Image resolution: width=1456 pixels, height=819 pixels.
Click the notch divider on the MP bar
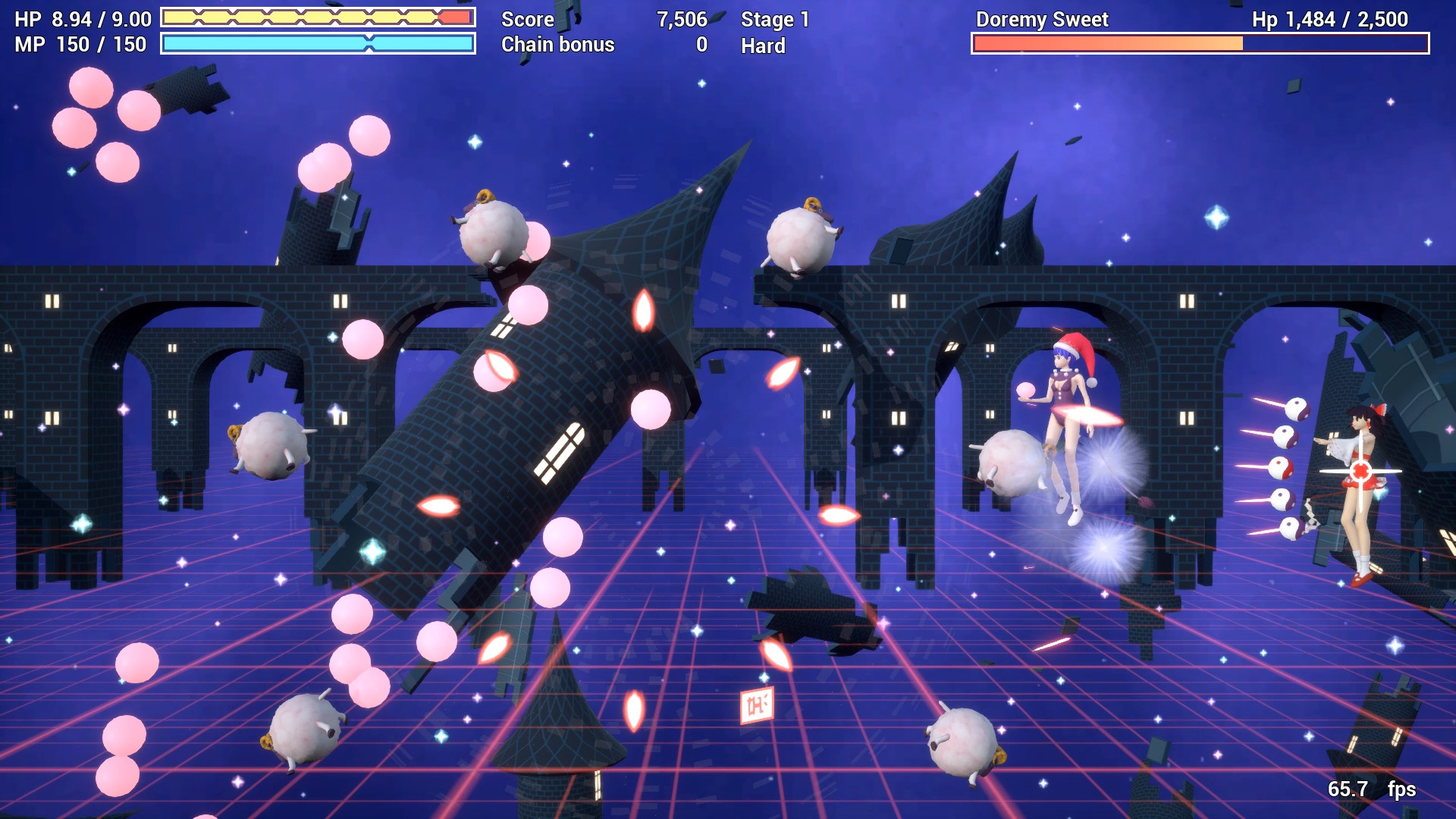(x=369, y=45)
